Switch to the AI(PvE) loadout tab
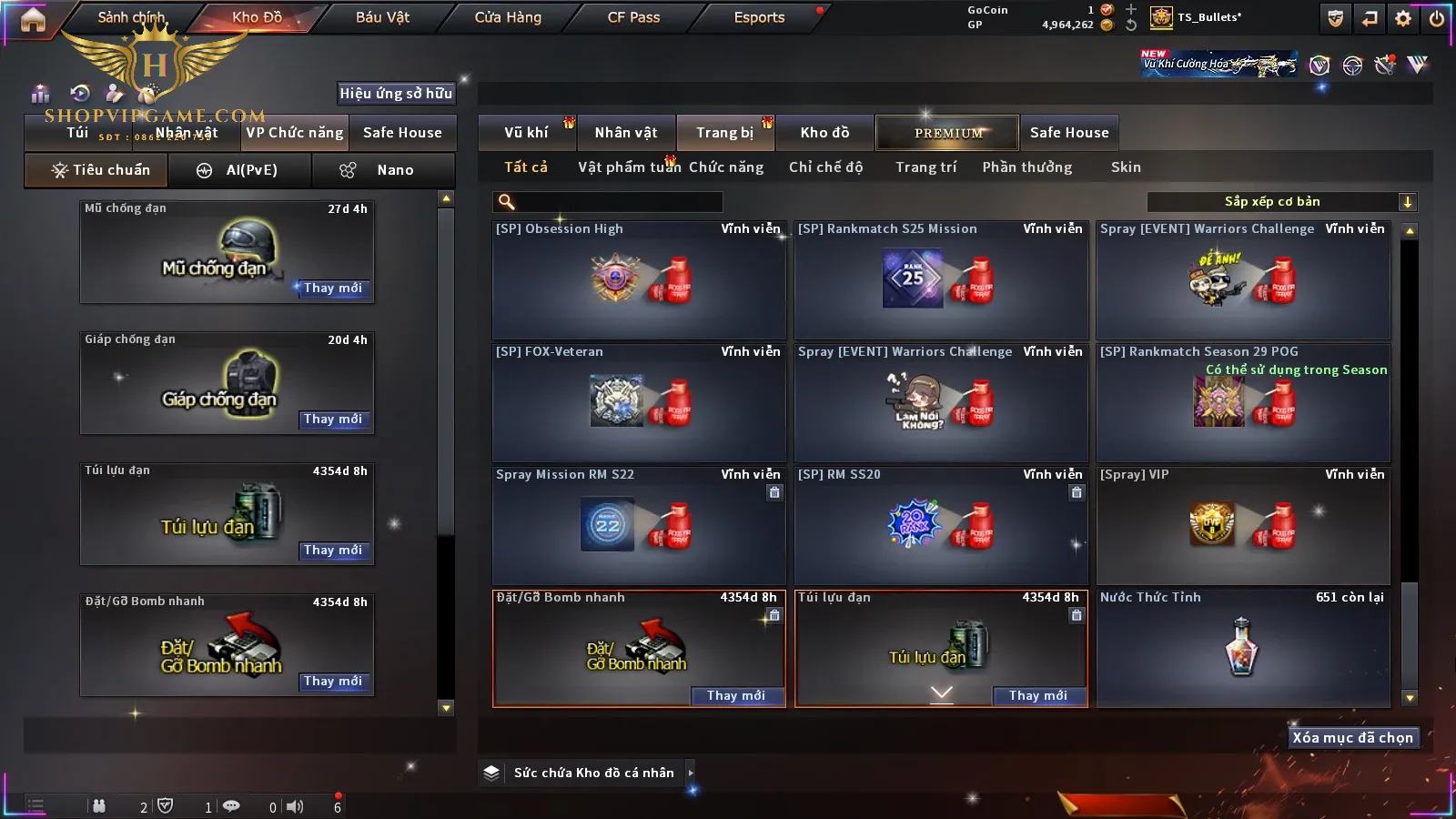The width and height of the screenshot is (1456, 819). tap(240, 170)
